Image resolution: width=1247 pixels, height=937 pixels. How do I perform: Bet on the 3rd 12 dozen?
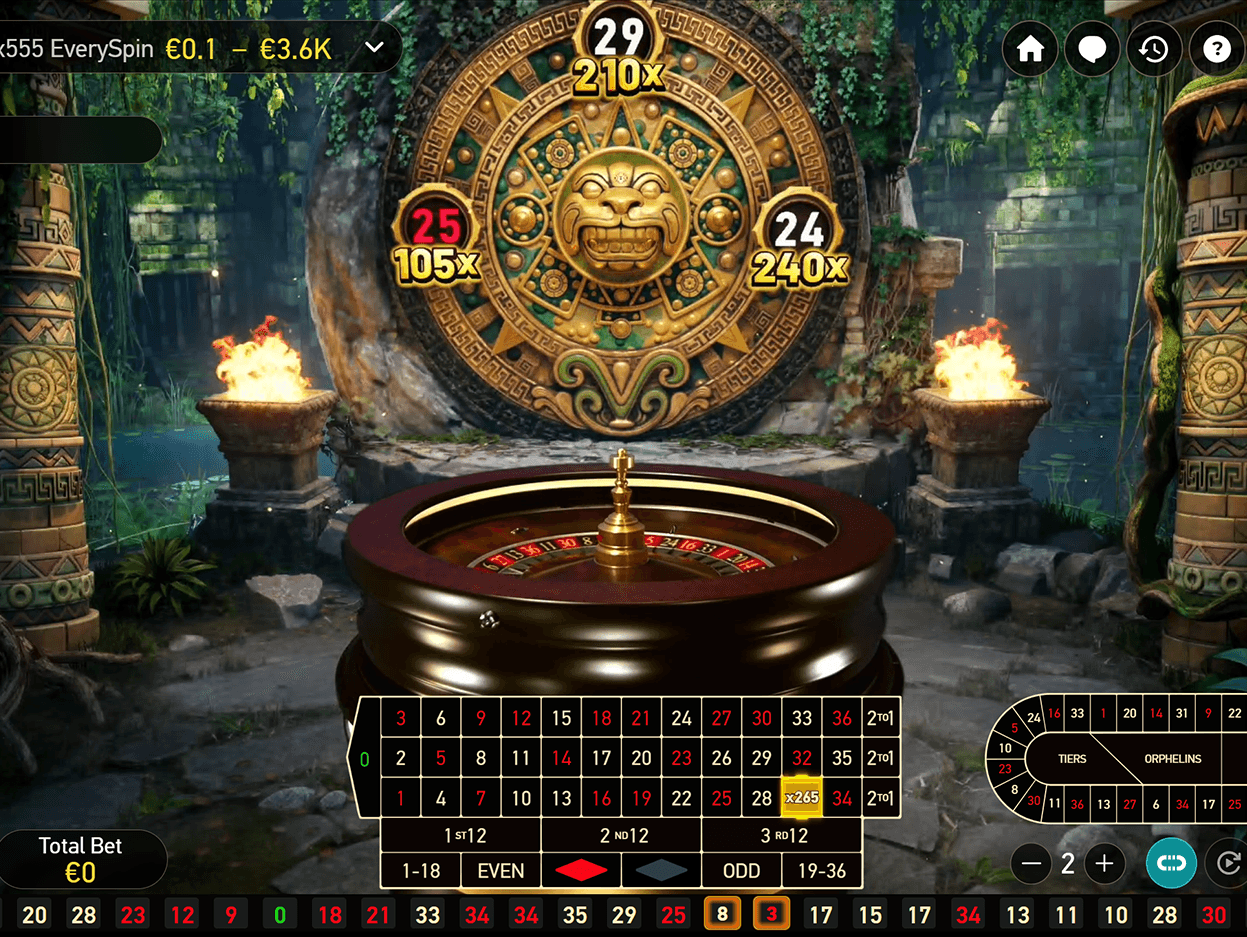click(x=781, y=835)
